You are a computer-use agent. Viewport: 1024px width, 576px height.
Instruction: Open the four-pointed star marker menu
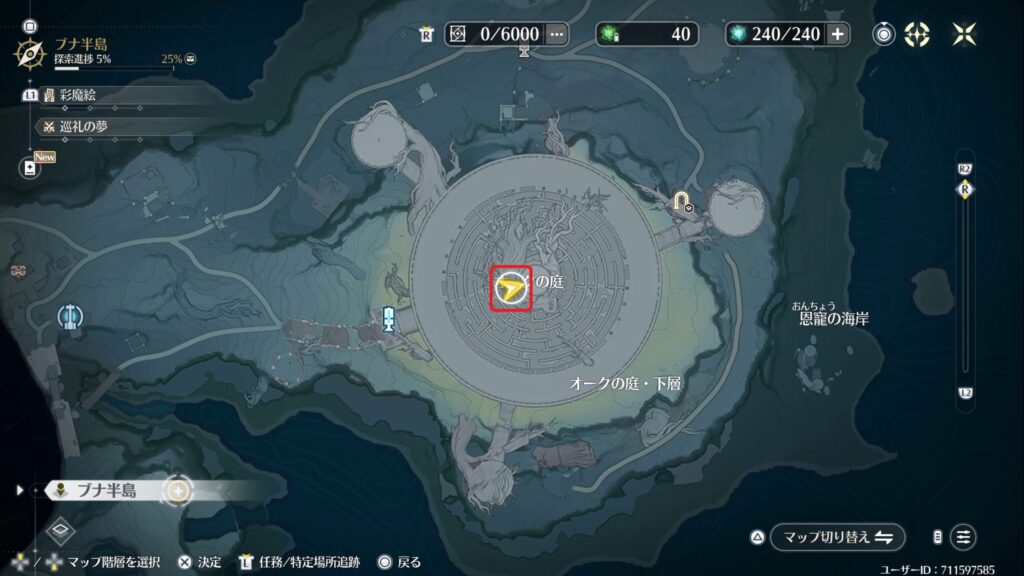tap(916, 34)
